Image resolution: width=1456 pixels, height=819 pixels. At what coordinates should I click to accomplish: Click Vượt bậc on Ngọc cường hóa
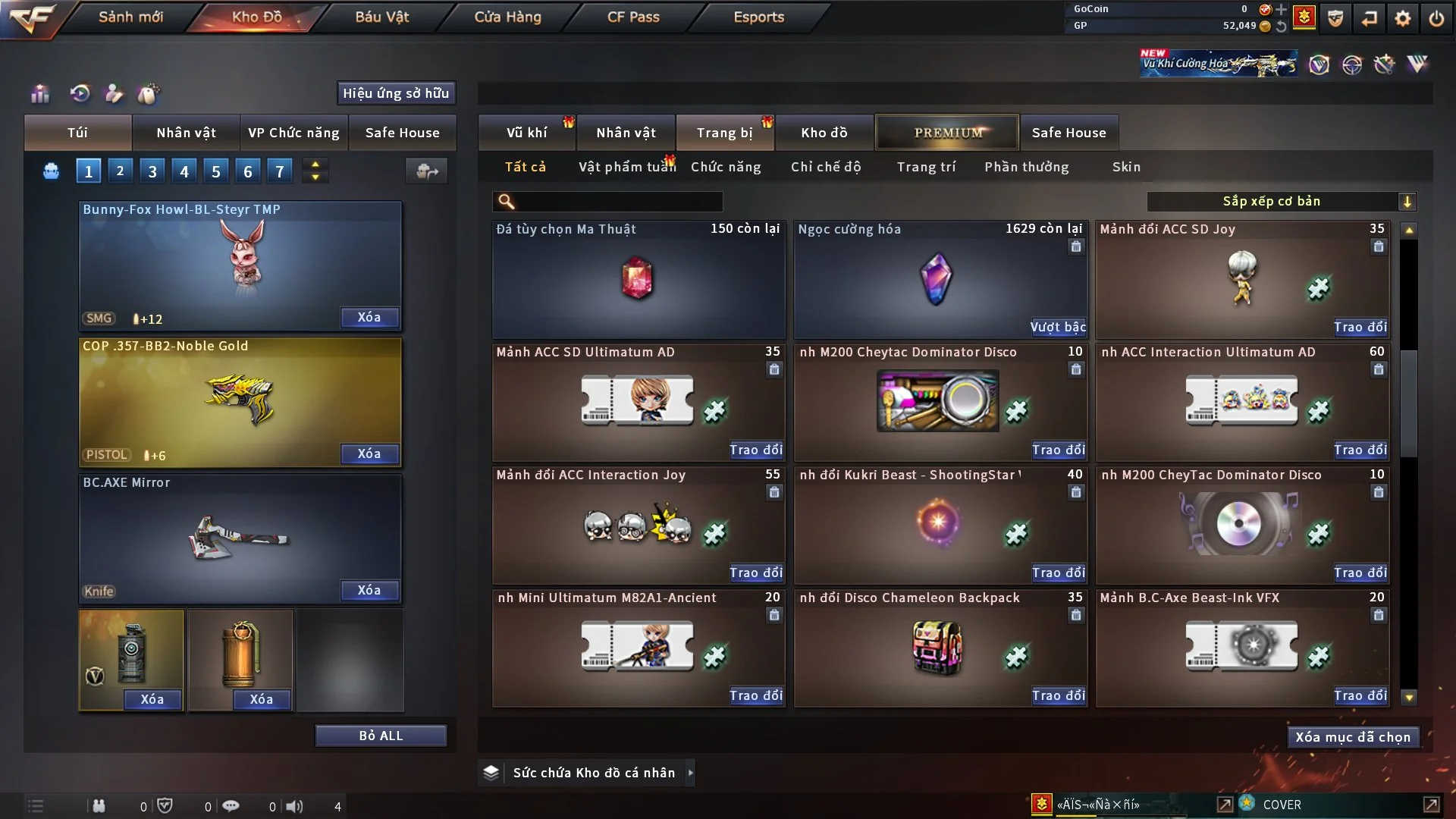coord(1058,327)
